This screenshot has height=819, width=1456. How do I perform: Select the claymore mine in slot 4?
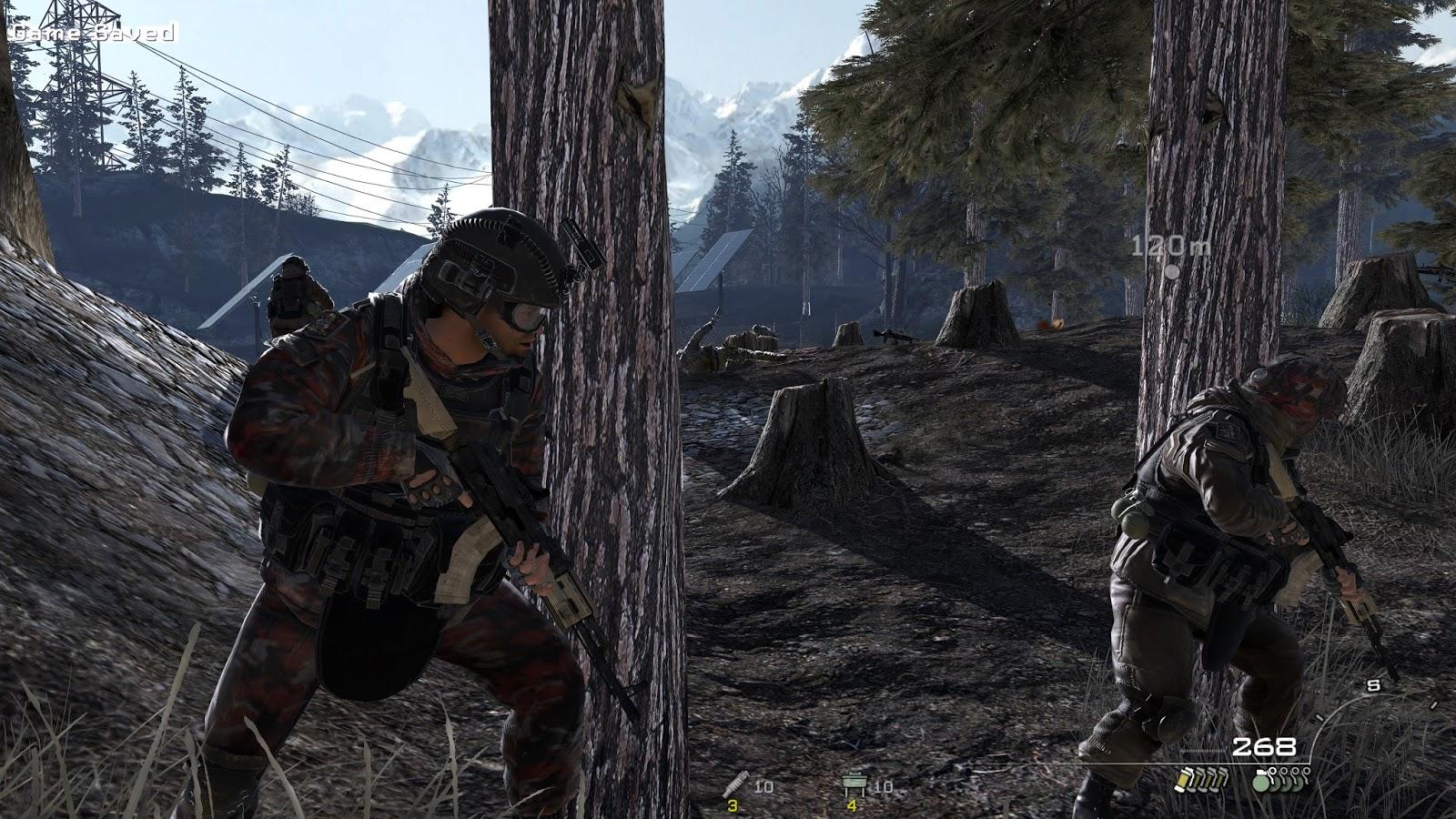[854, 784]
